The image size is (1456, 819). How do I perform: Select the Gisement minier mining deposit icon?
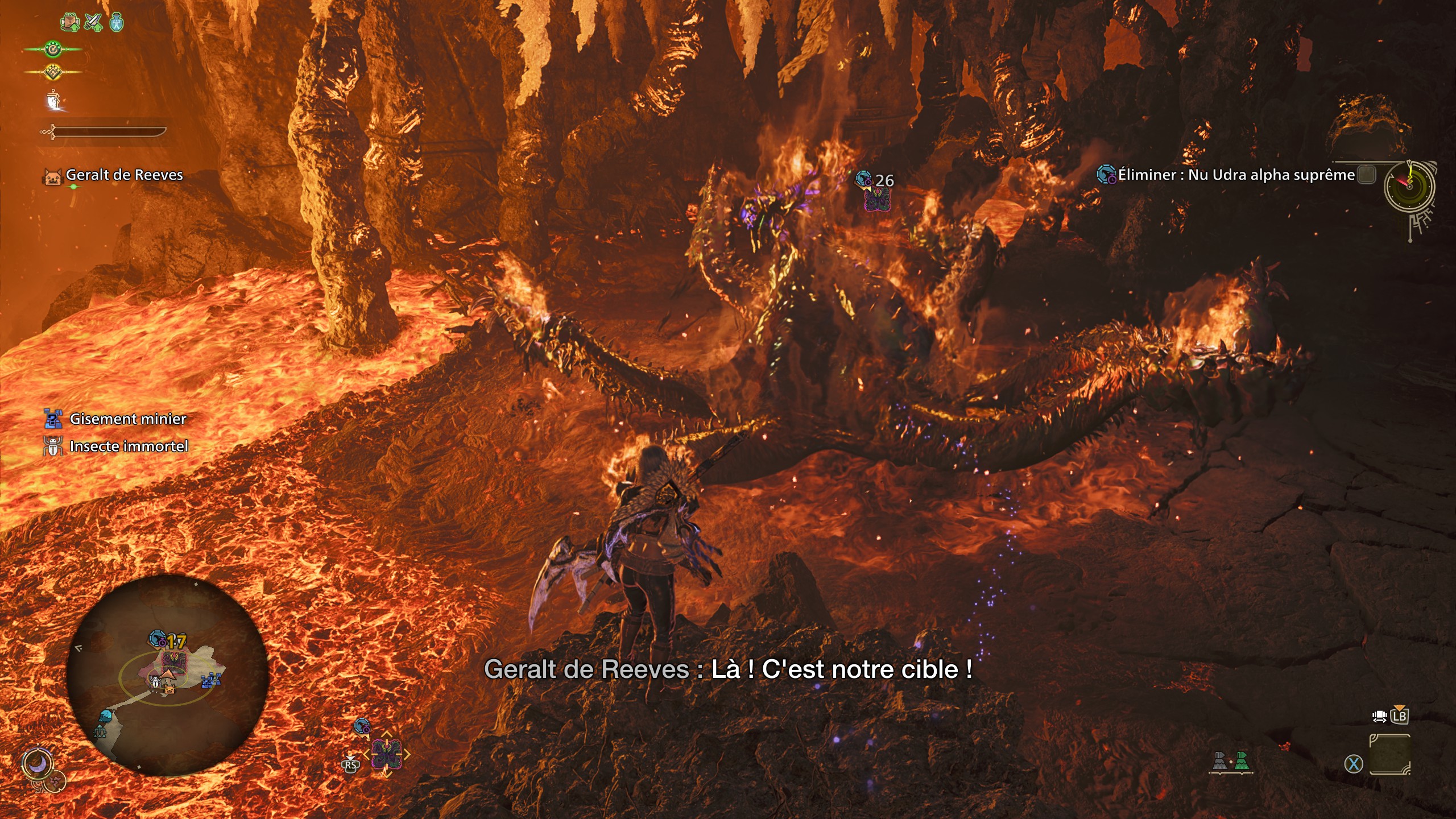(x=54, y=420)
